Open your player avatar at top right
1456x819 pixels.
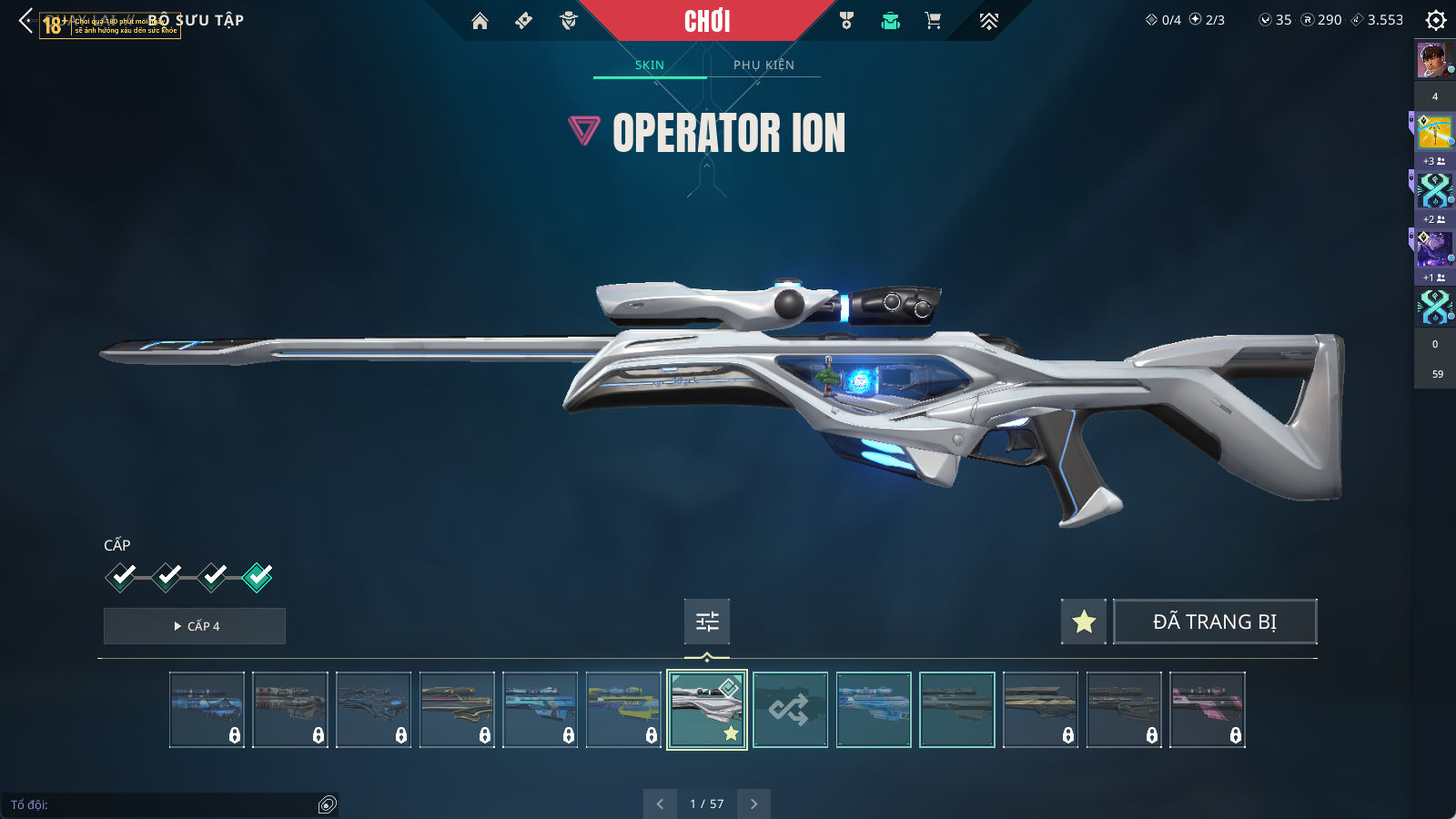1433,61
